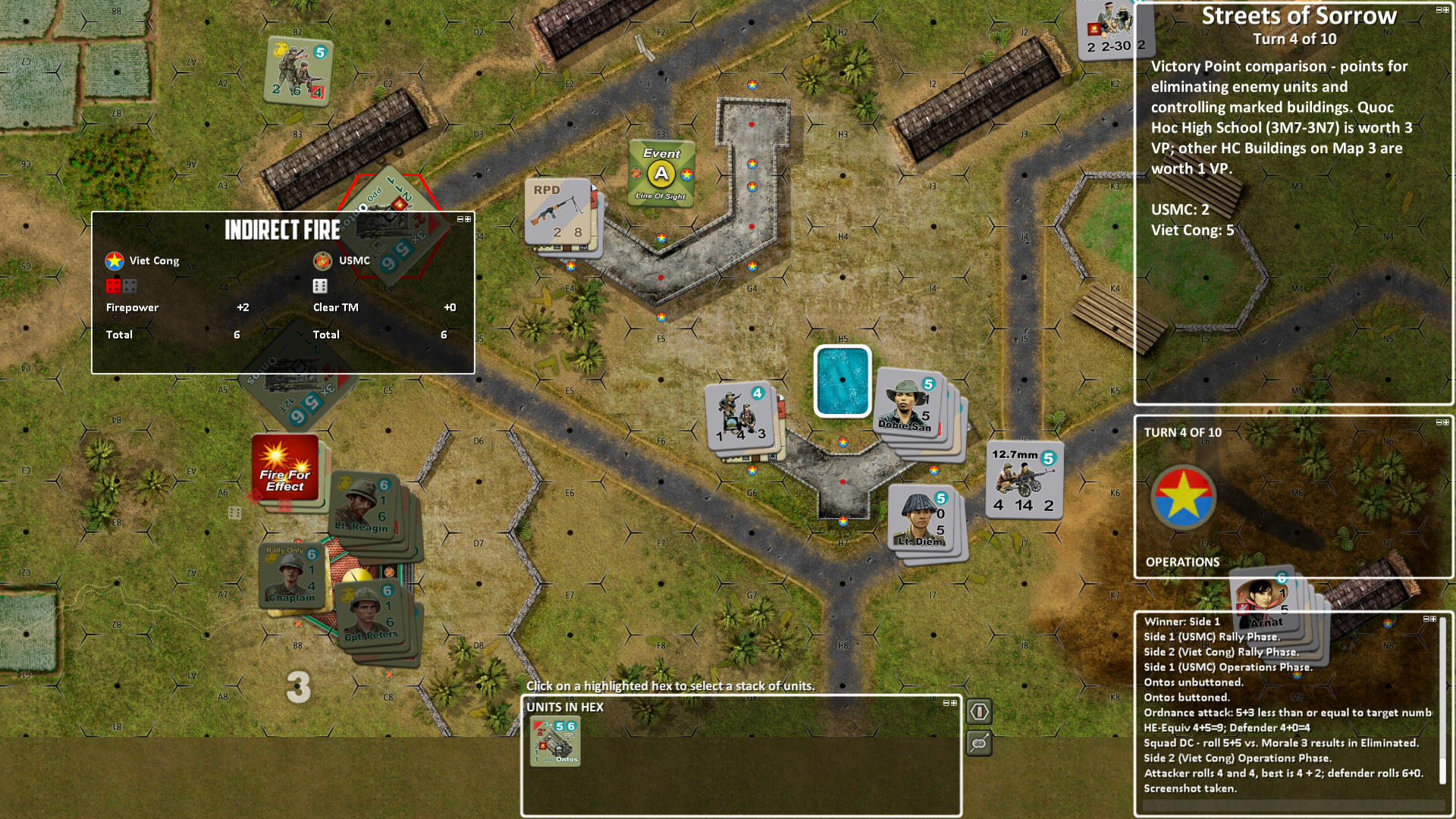This screenshot has height=819, width=1456.
Task: Expand the combat log panel
Action: tap(1433, 619)
